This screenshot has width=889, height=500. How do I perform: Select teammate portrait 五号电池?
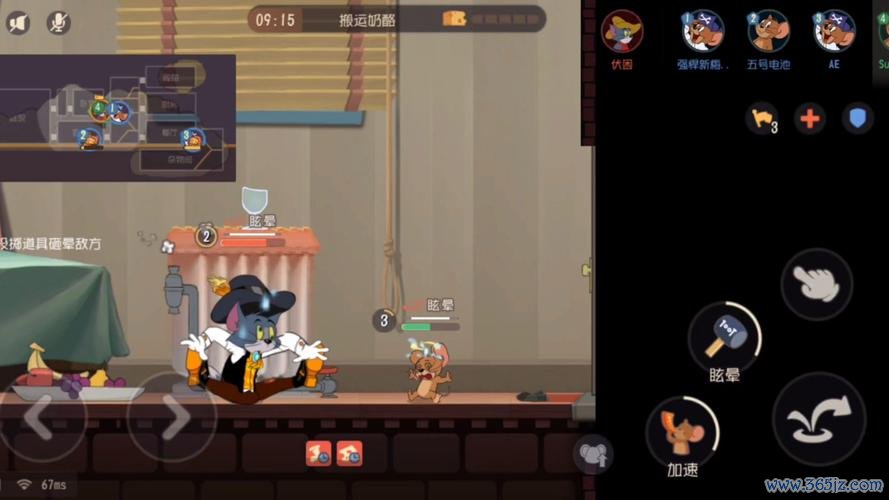pyautogui.click(x=768, y=31)
